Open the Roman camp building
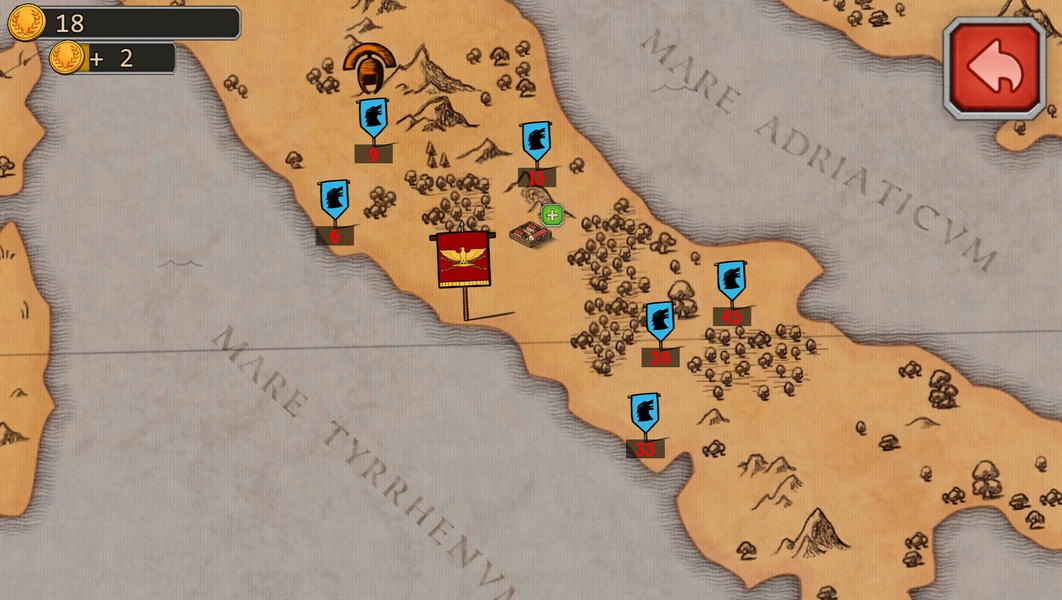 [529, 235]
